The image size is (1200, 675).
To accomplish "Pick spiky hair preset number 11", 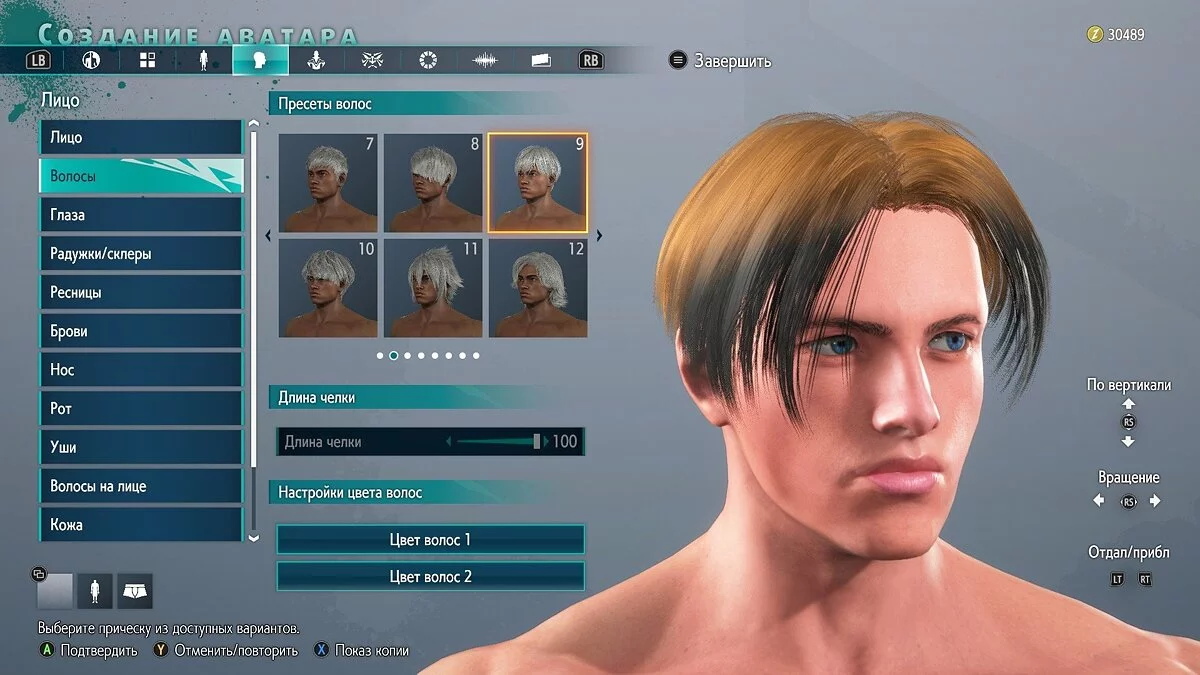I will 433,288.
